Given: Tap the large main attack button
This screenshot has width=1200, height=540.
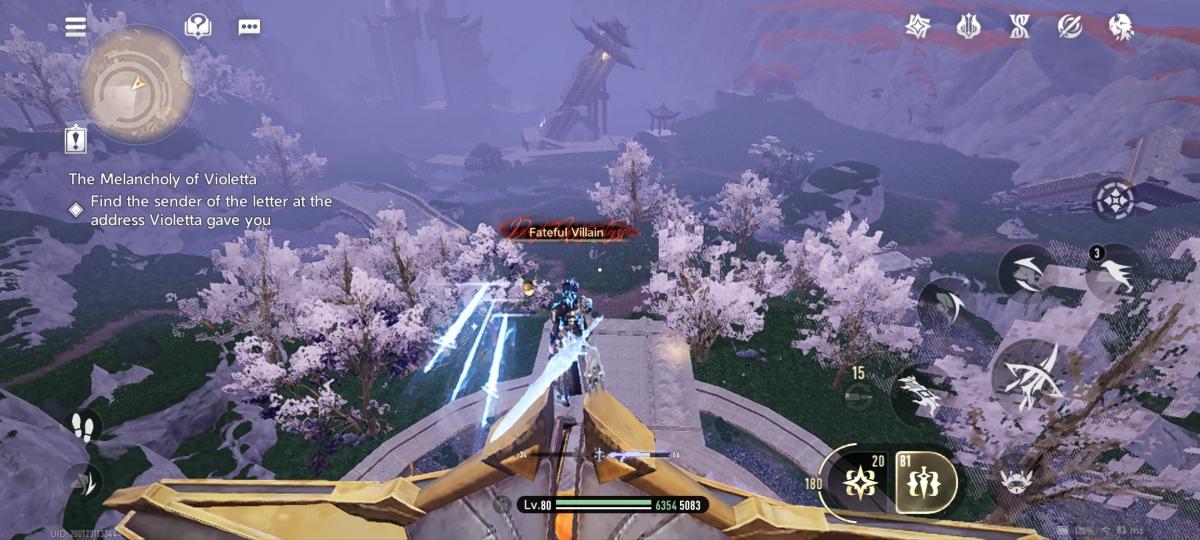Looking at the screenshot, I should pos(1032,376).
